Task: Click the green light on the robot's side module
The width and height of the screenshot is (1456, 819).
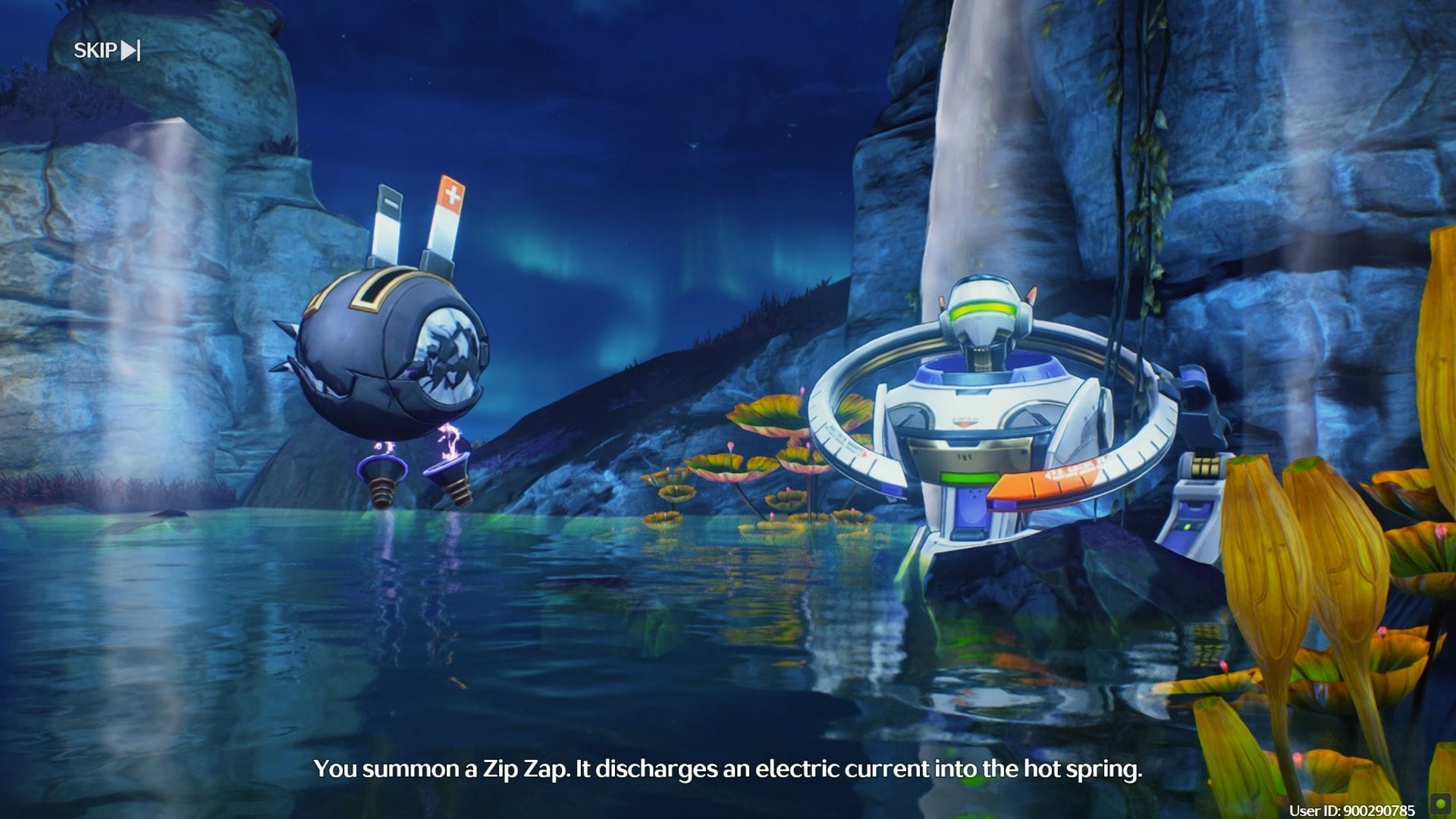Action: (1186, 527)
